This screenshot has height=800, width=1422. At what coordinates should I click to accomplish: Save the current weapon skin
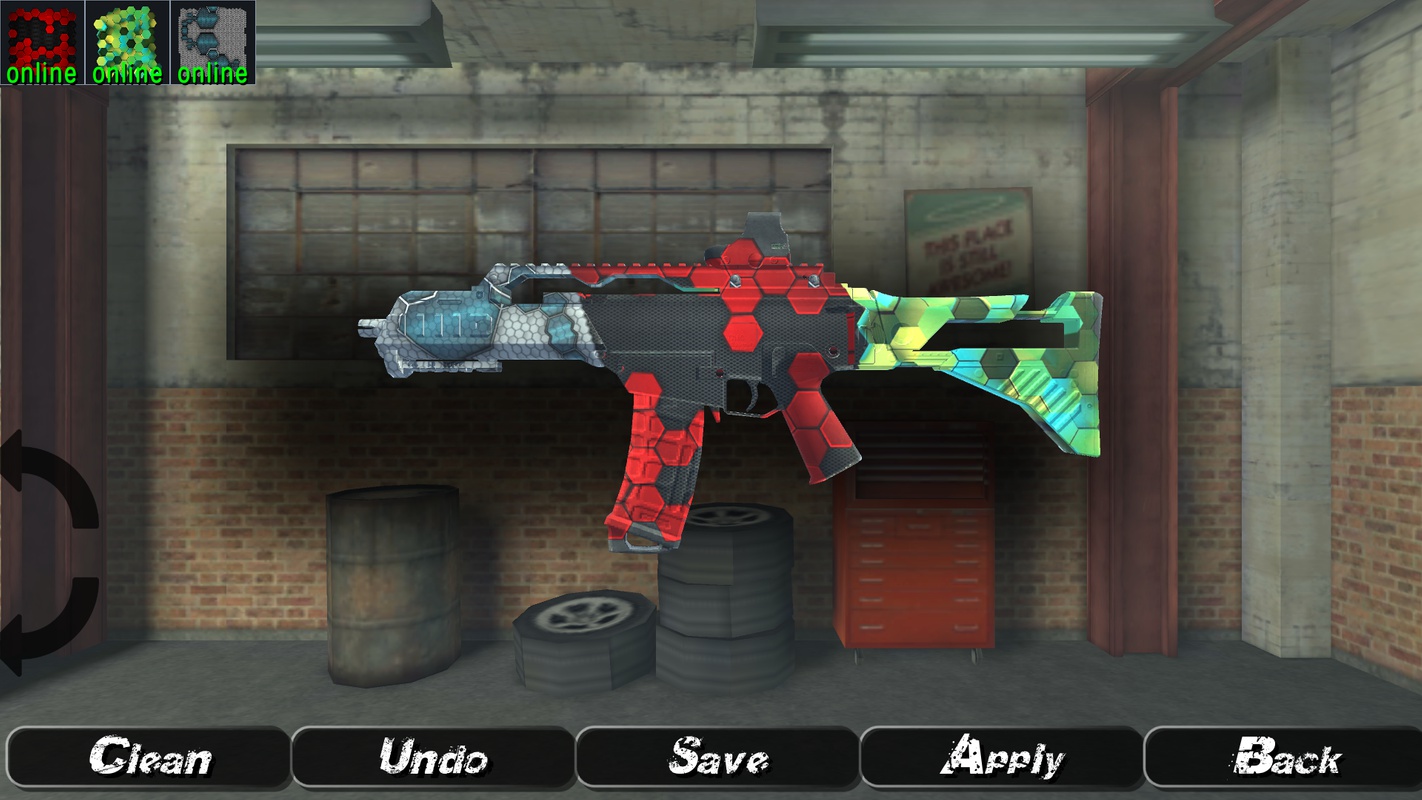717,757
